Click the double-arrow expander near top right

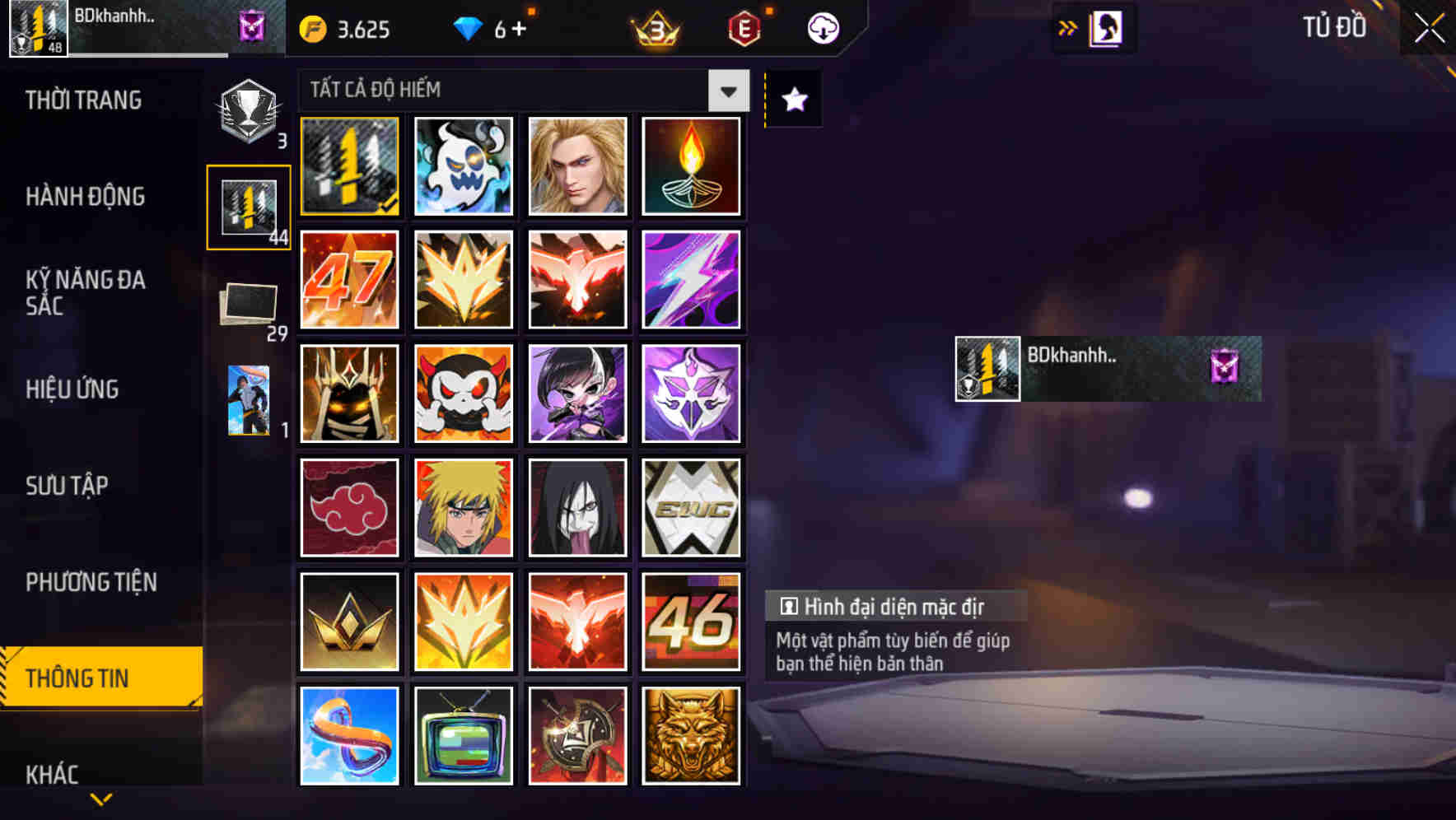point(1066,27)
